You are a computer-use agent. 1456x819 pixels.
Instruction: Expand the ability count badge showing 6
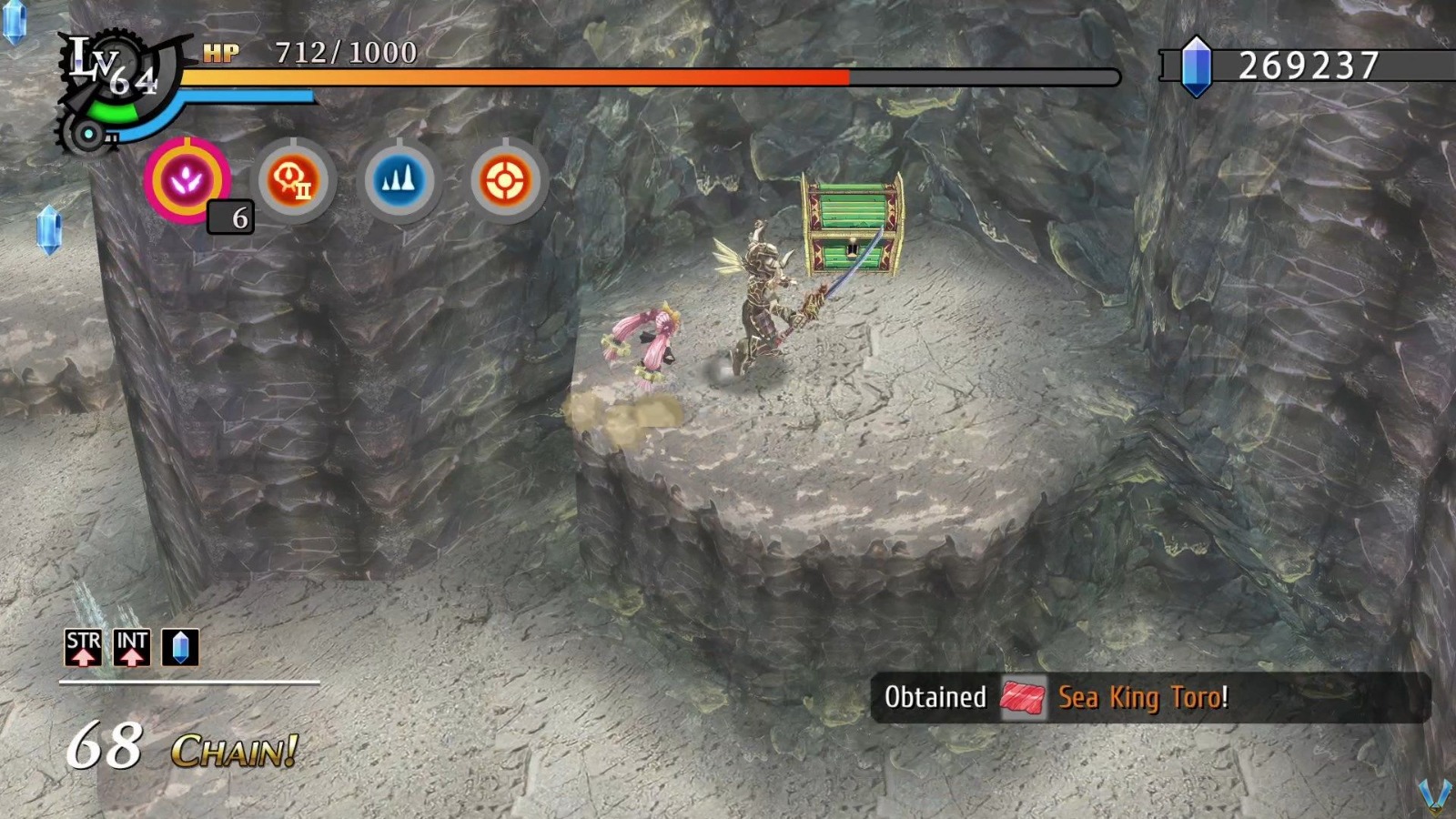pos(229,218)
